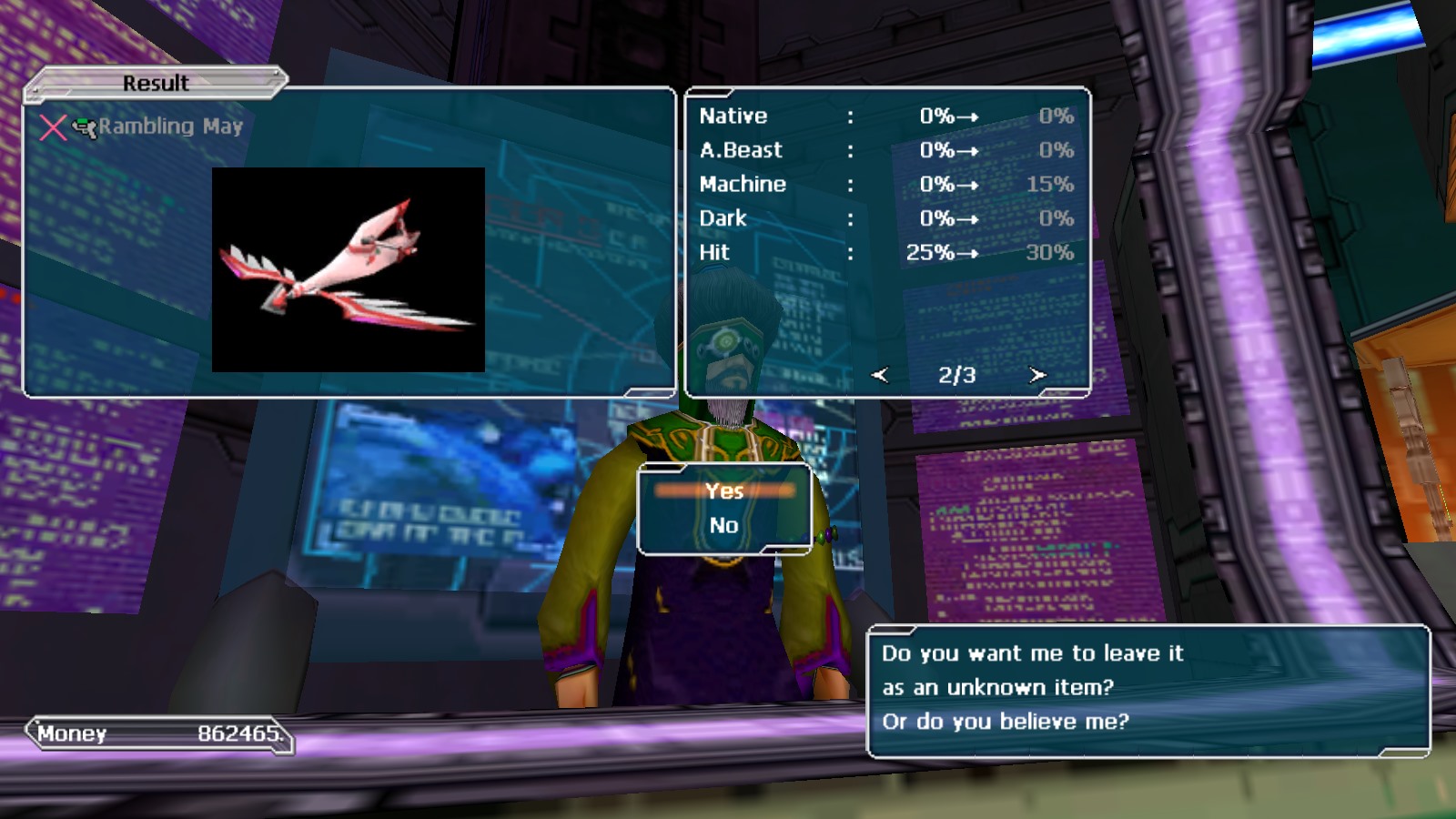1456x819 pixels.
Task: Go to the previous stats page arrow
Action: (x=879, y=375)
